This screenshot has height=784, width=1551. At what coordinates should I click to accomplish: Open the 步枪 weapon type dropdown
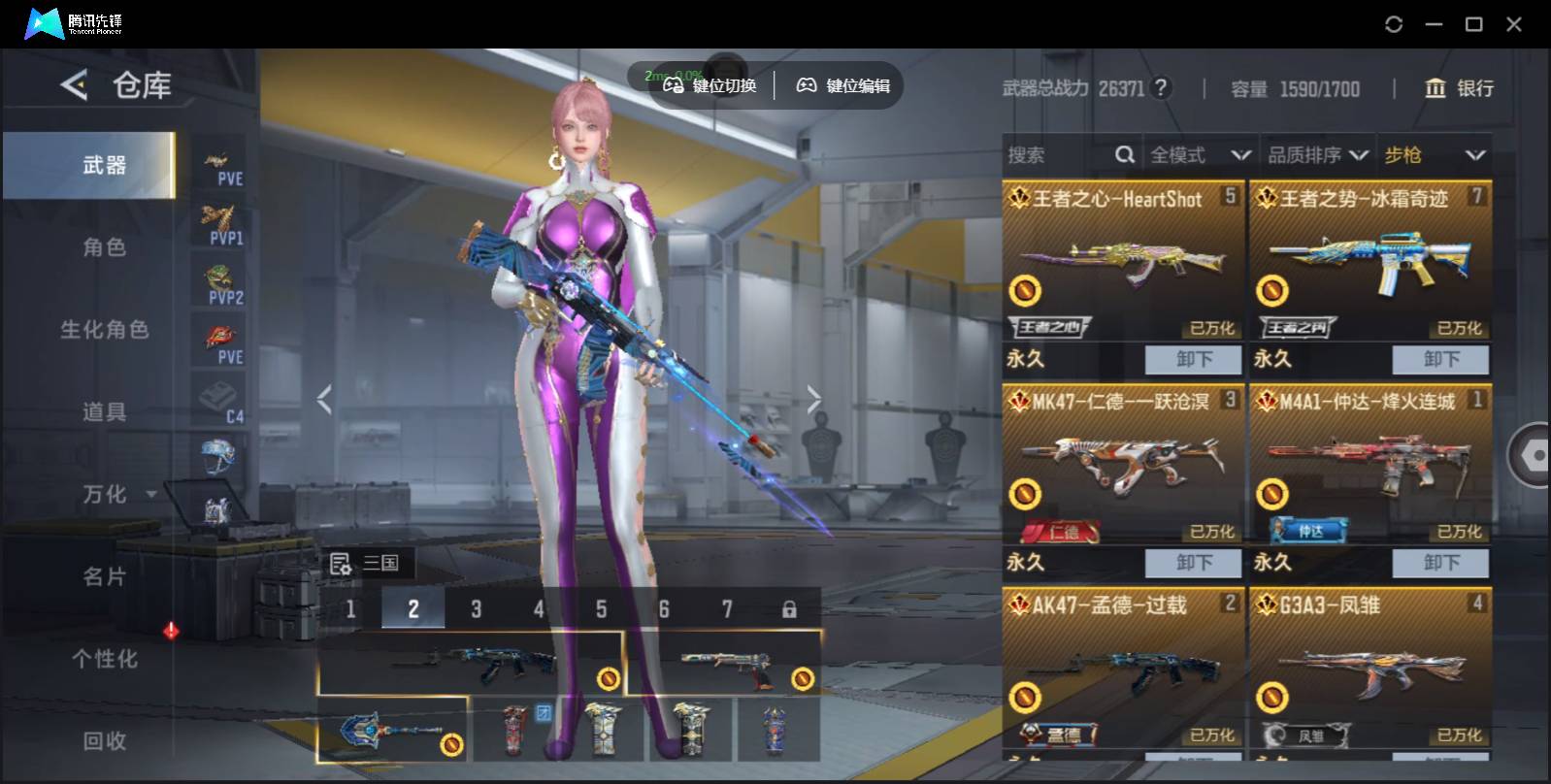click(1434, 155)
